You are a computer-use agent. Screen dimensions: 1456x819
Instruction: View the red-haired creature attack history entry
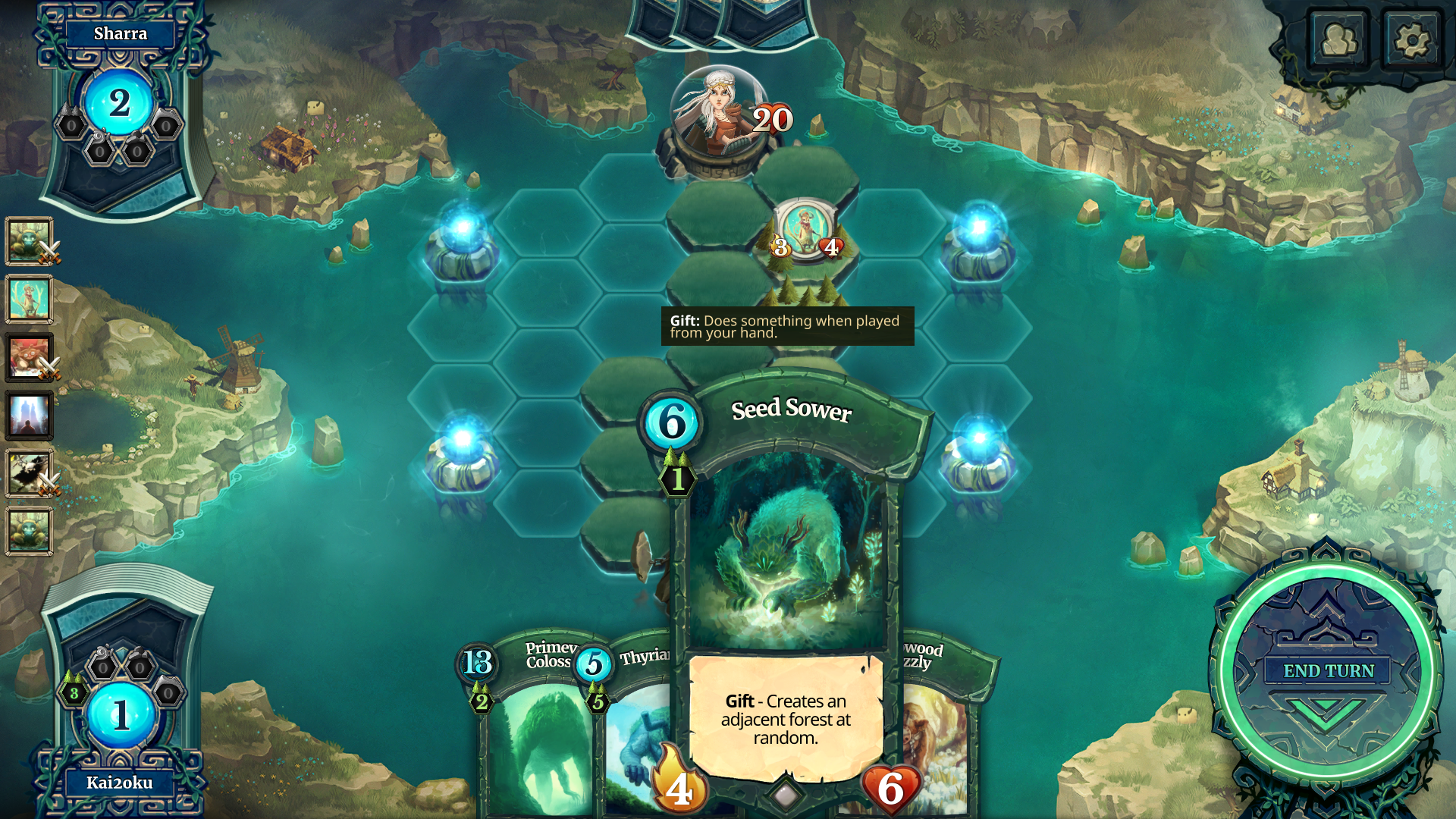tap(29, 357)
